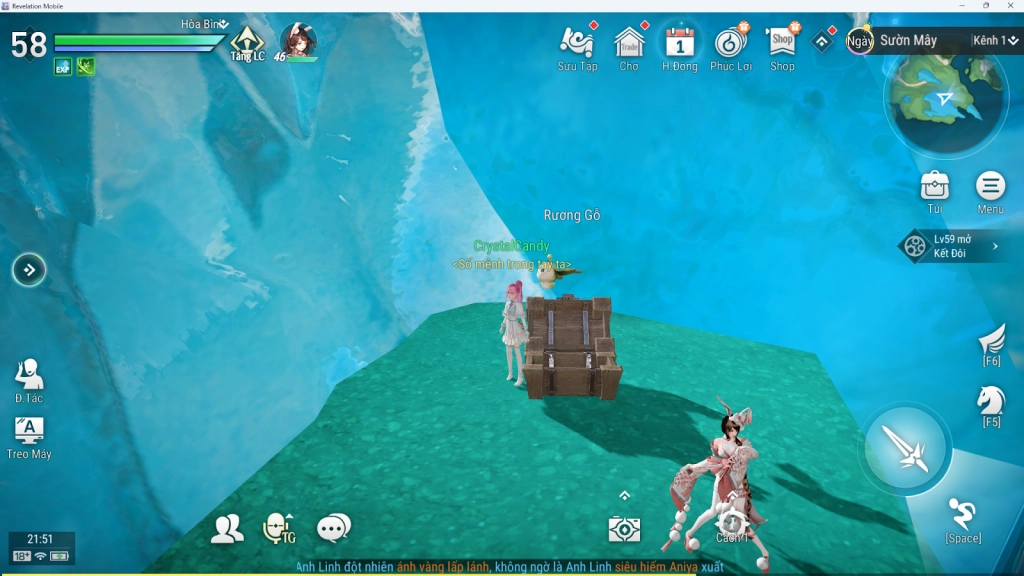The image size is (1024, 576).
Task: Open the Shop store icon
Action: coord(782,43)
